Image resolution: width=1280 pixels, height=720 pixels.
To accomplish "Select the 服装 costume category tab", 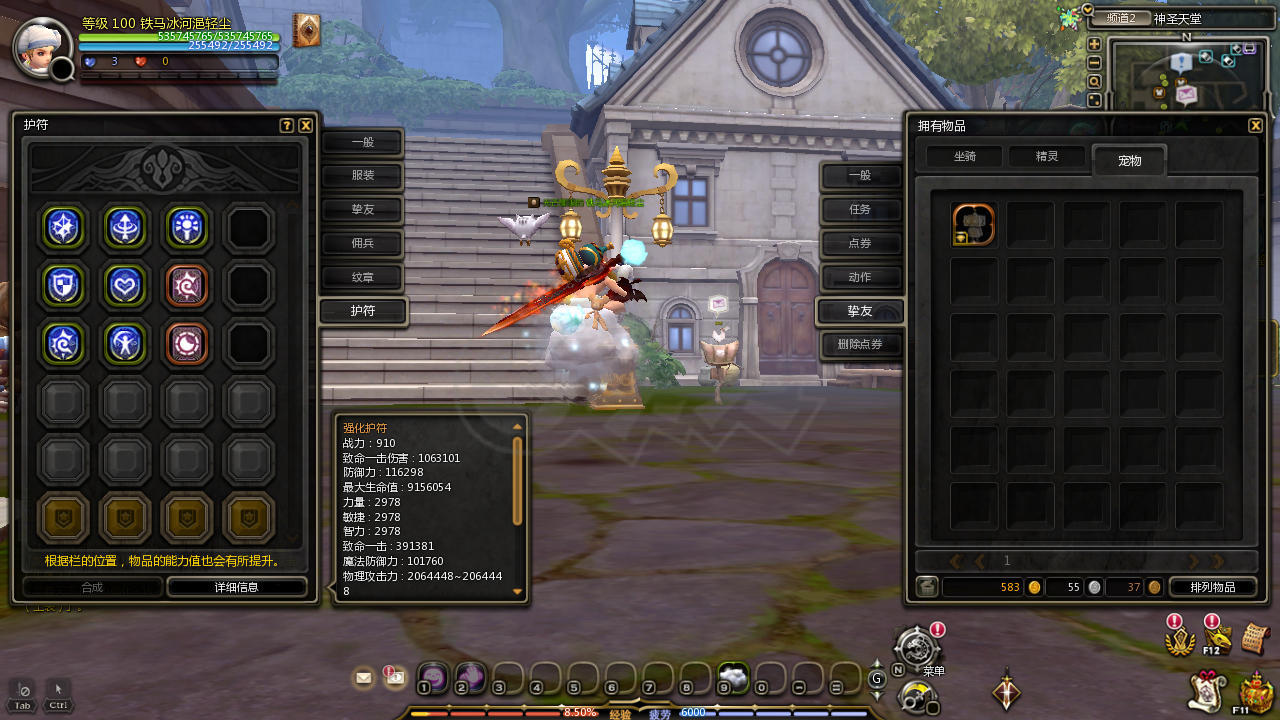I will (x=362, y=176).
